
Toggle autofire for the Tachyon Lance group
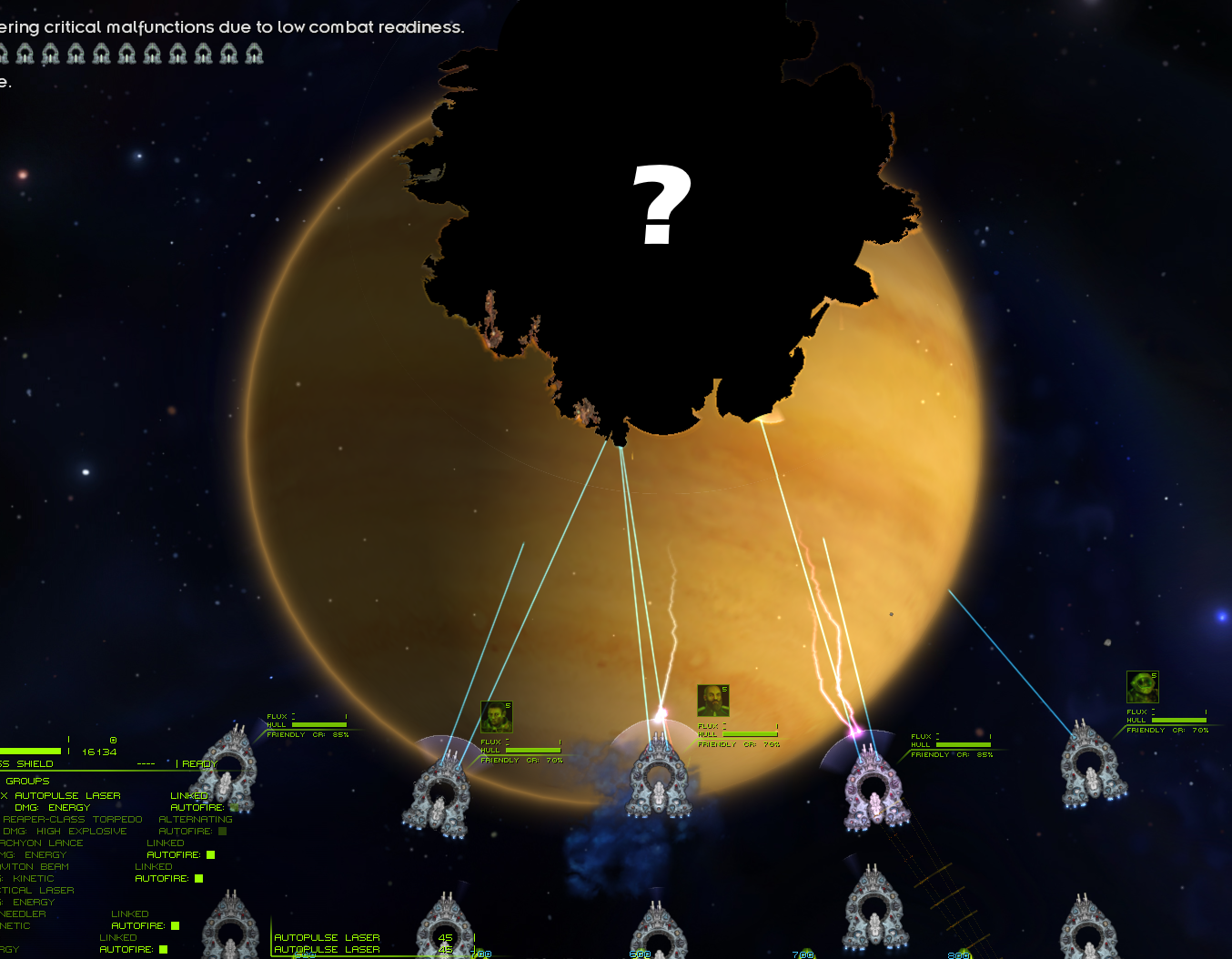coord(210,854)
